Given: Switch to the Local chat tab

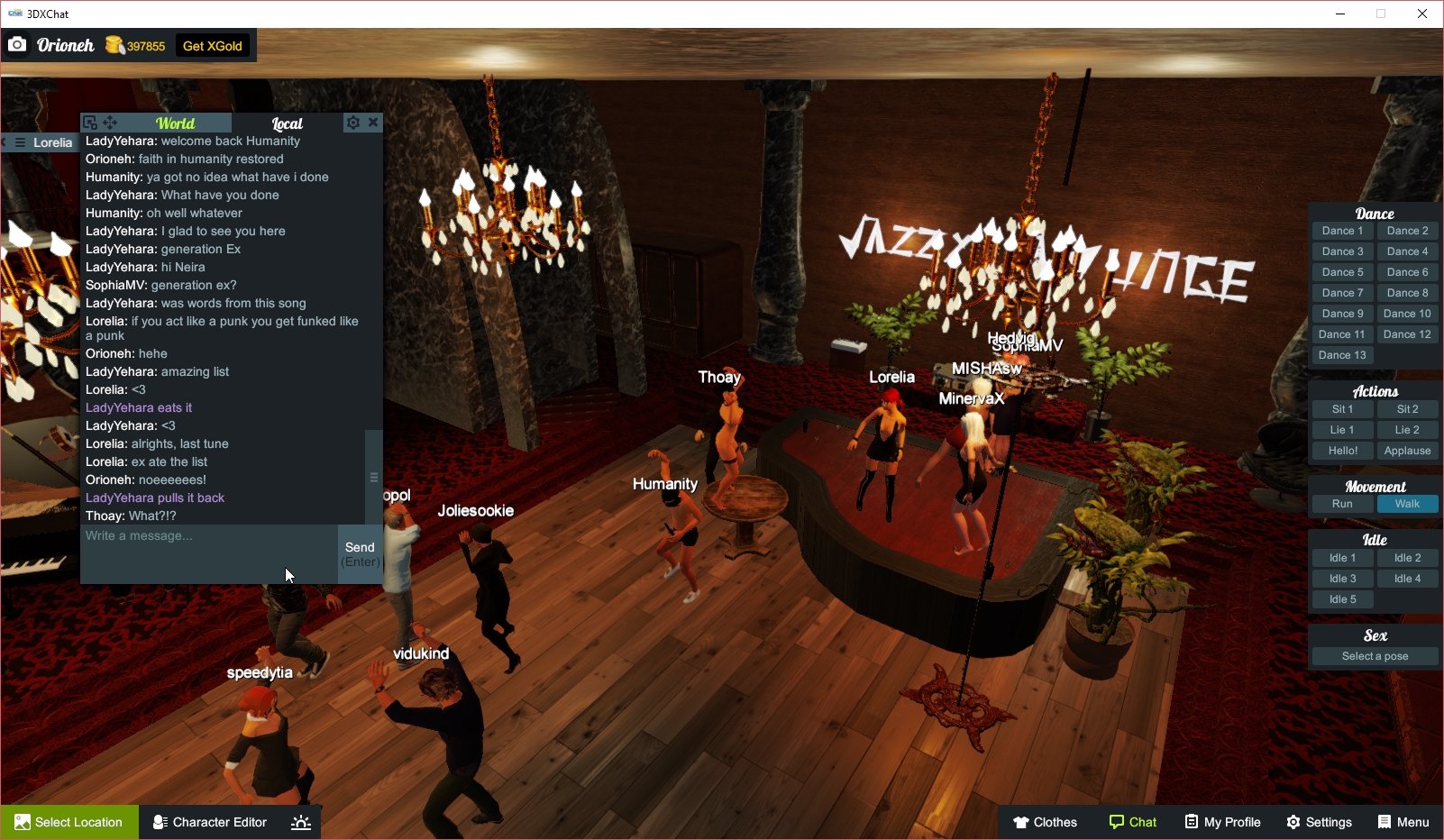Looking at the screenshot, I should click(x=287, y=123).
